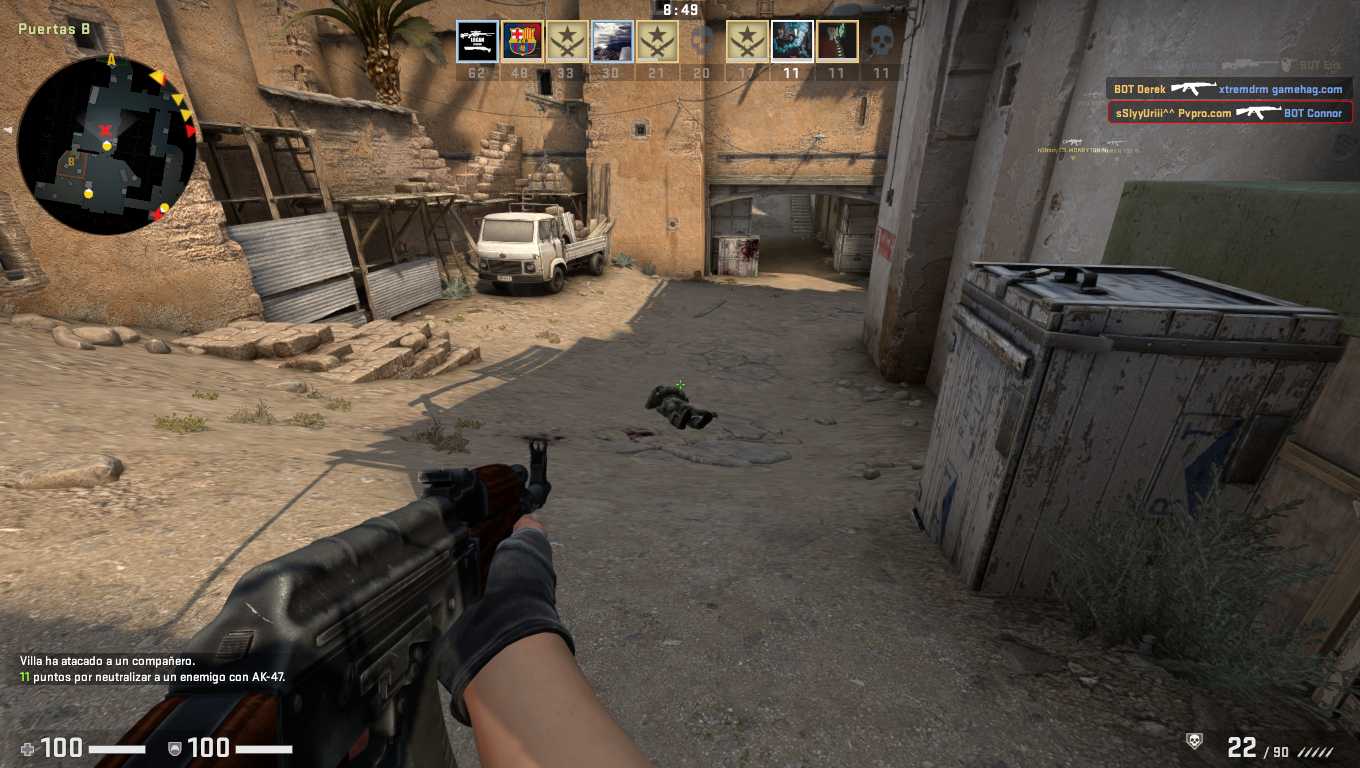
Task: Click the skull kill counter icon
Action: tap(1193, 741)
